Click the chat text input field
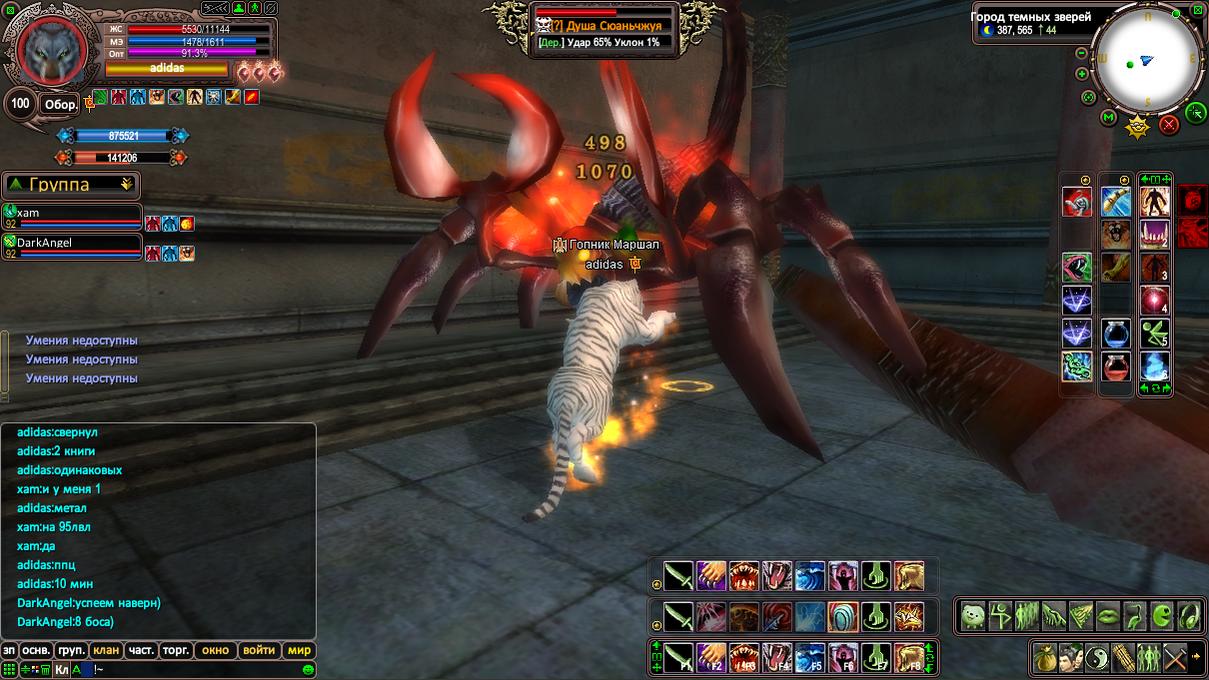This screenshot has height=680, width=1209. [200, 669]
